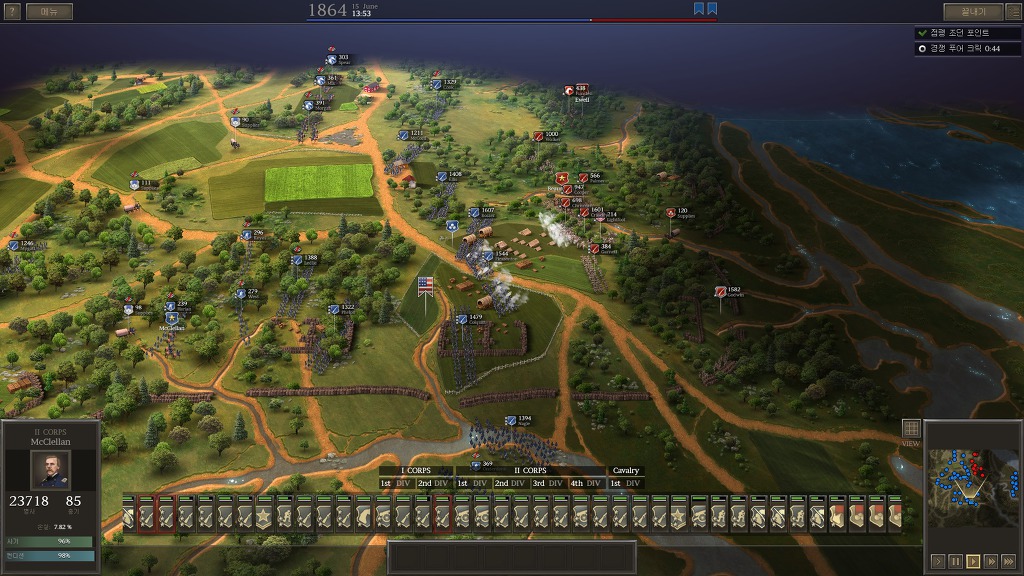
Task: Click McClellan's commander portrait
Action: [50, 470]
